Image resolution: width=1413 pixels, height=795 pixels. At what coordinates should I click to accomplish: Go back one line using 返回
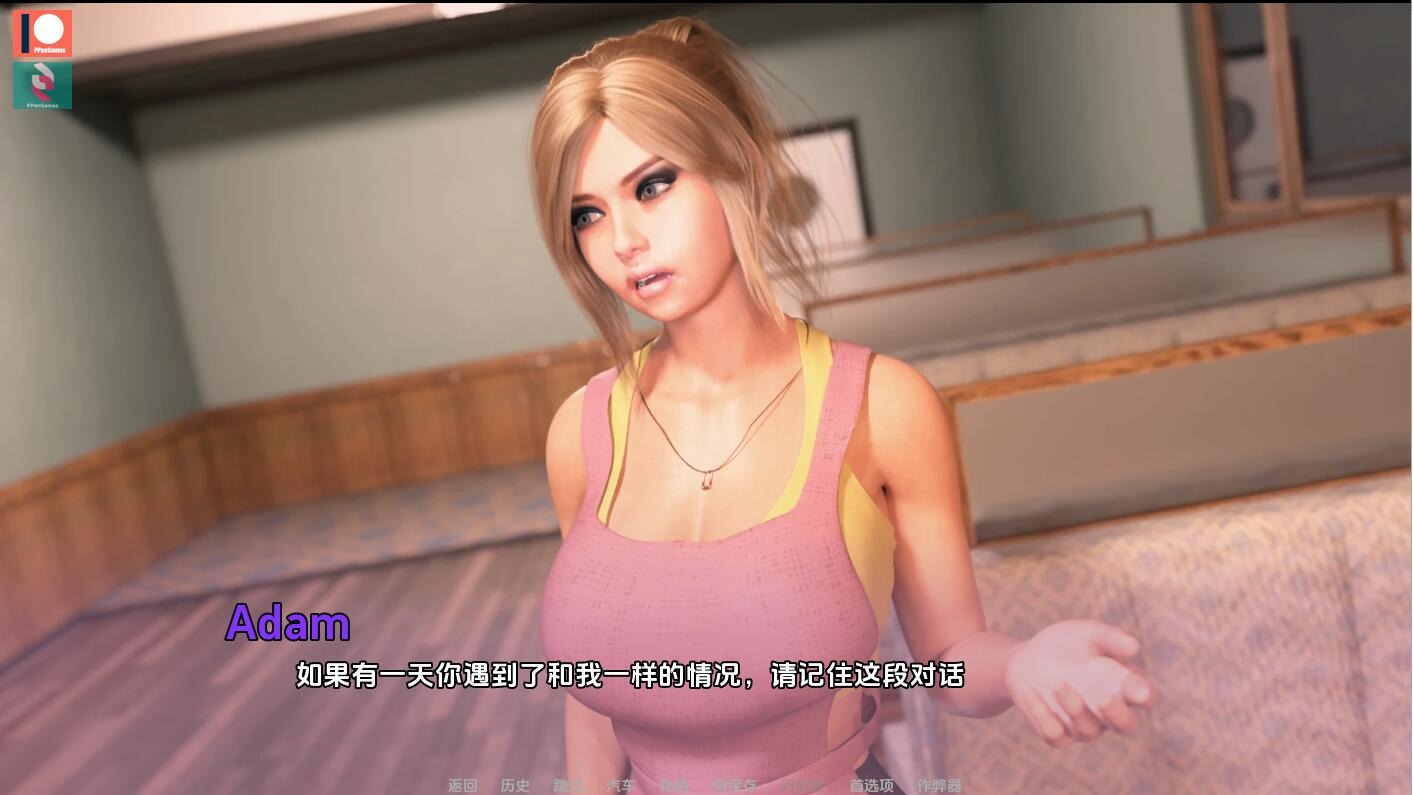click(462, 787)
